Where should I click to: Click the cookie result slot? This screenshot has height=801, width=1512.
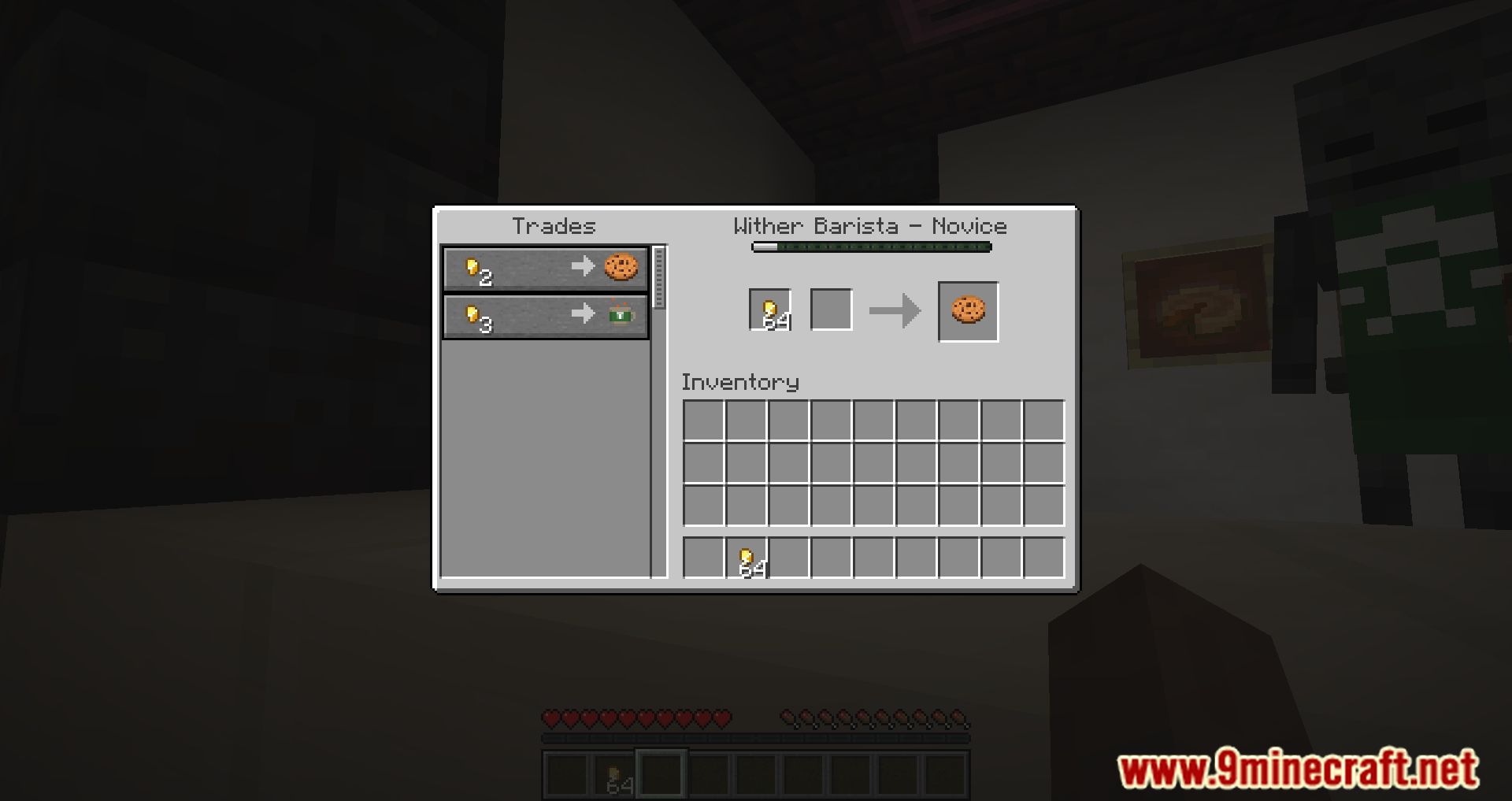click(967, 310)
